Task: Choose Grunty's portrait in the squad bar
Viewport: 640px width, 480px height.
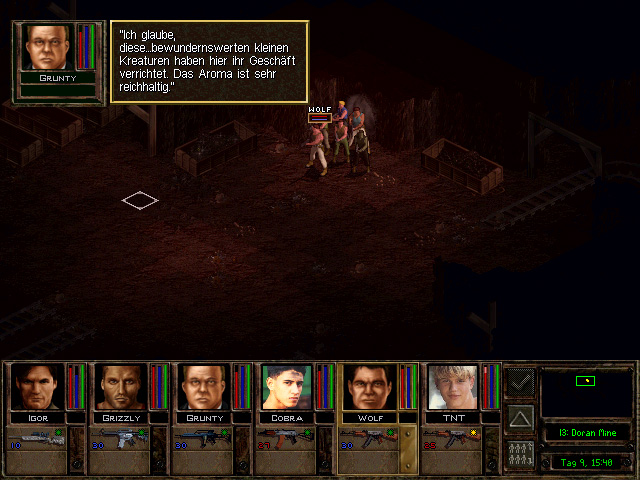Action: (x=204, y=387)
